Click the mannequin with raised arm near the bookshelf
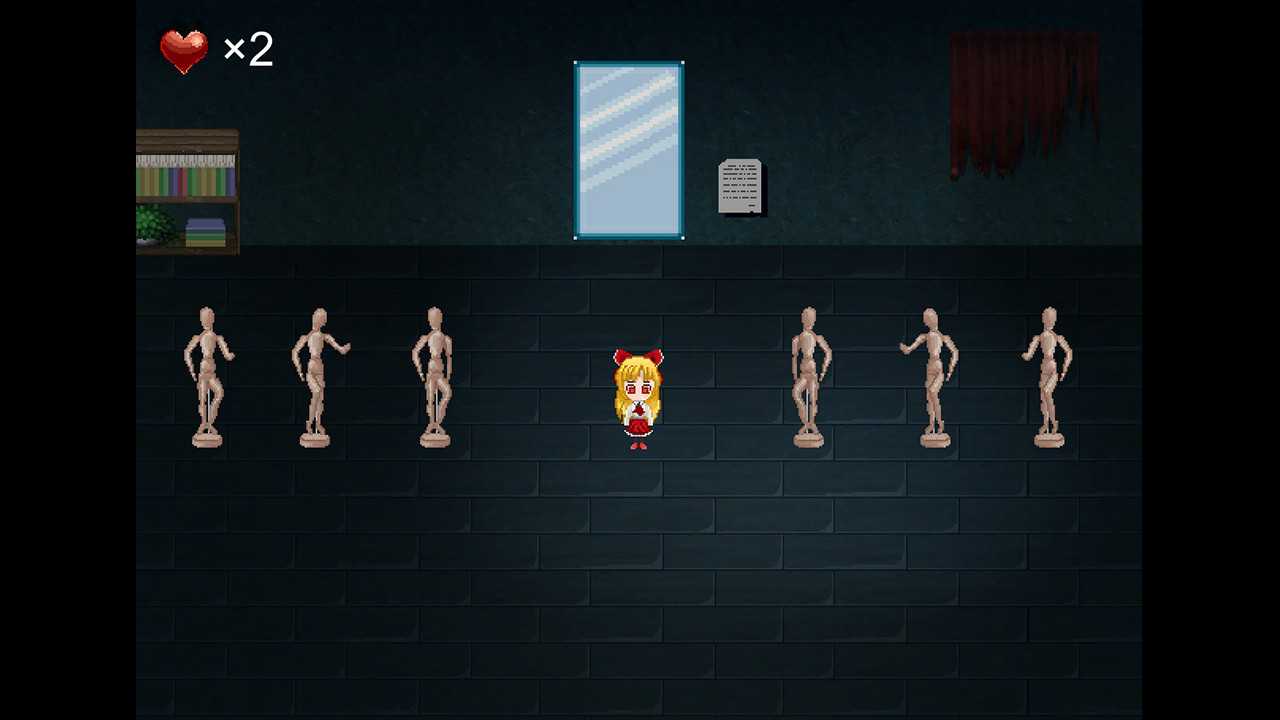This screenshot has height=720, width=1280. pos(320,375)
